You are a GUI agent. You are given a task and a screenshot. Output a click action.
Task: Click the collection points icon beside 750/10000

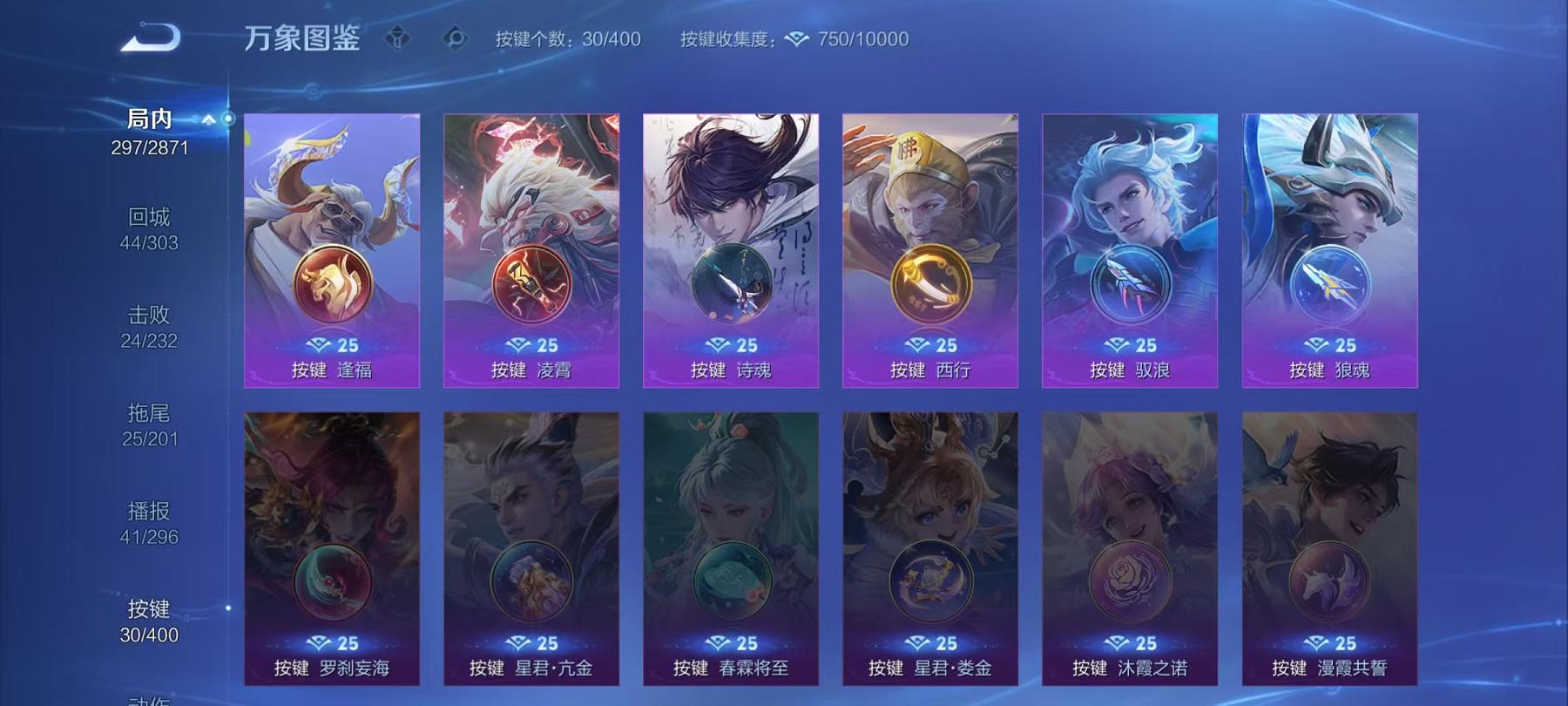[797, 39]
